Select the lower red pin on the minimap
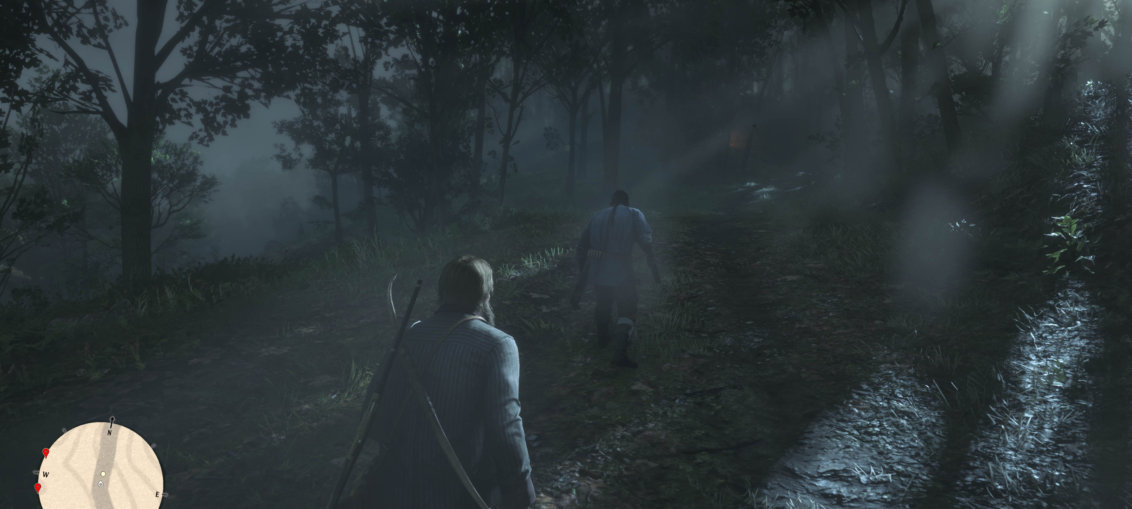 coord(38,487)
